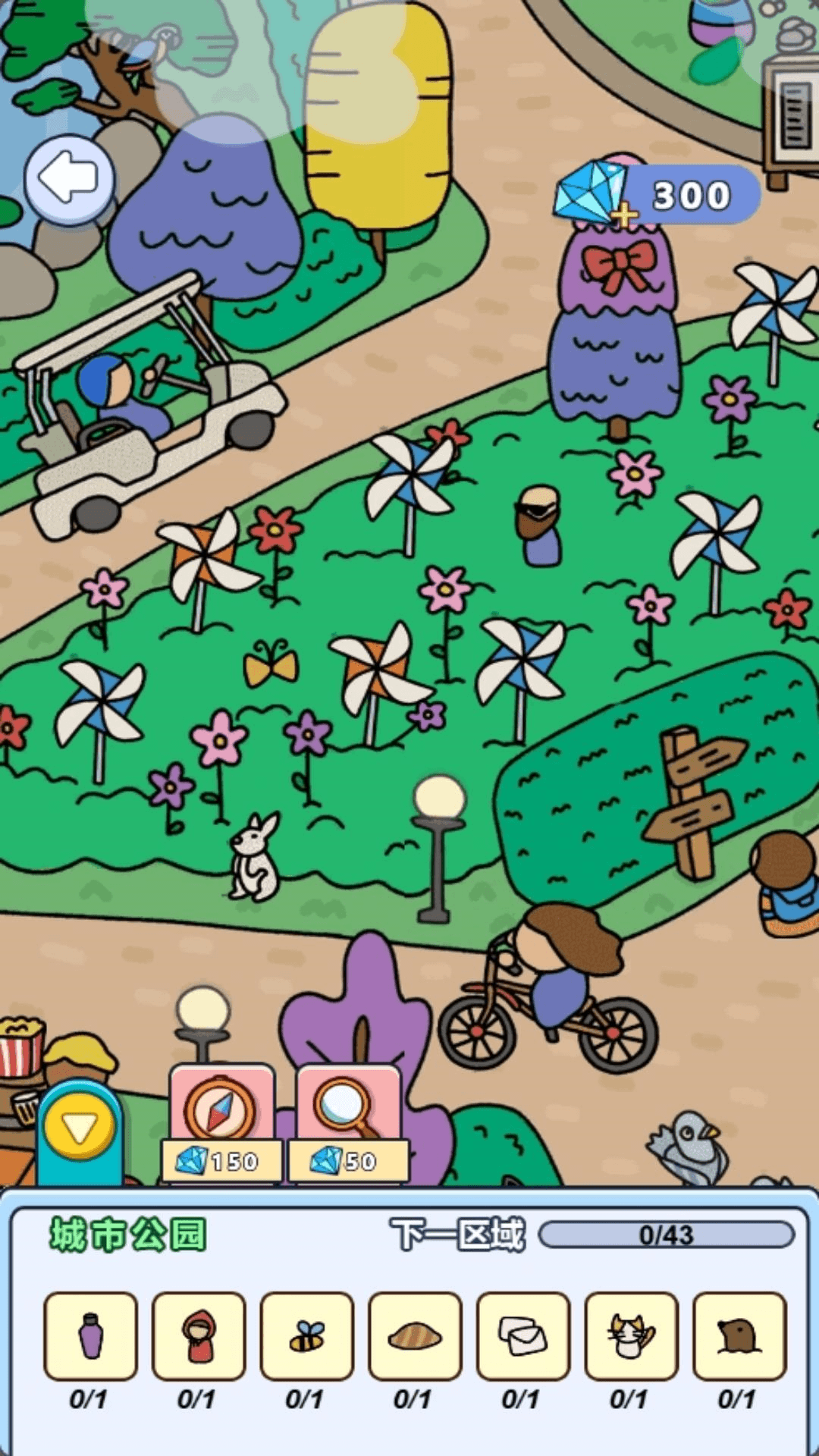Screen dimensions: 819x1456
Task: Open the next area progress bar
Action: [x=666, y=1235]
